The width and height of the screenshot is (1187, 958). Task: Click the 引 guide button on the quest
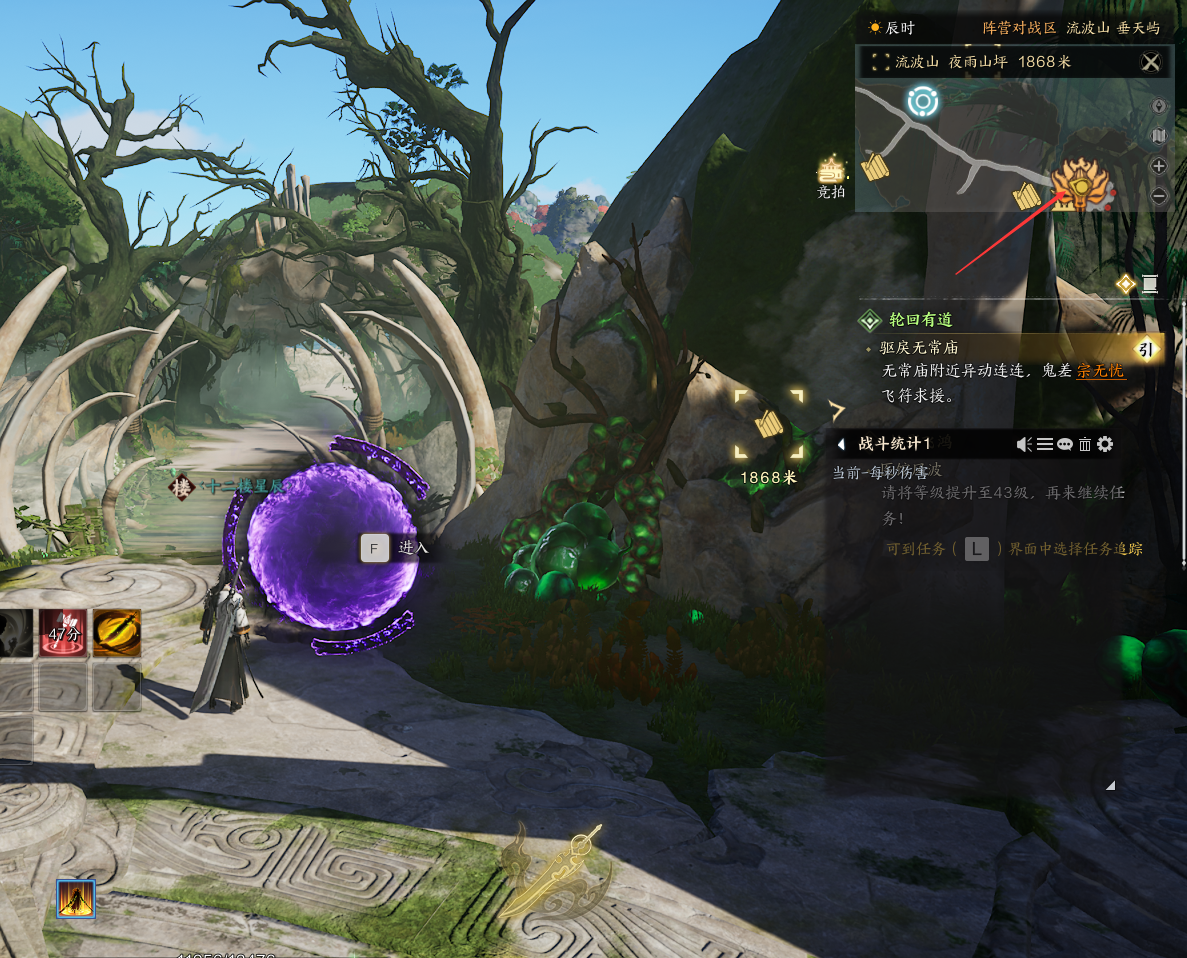(1148, 348)
